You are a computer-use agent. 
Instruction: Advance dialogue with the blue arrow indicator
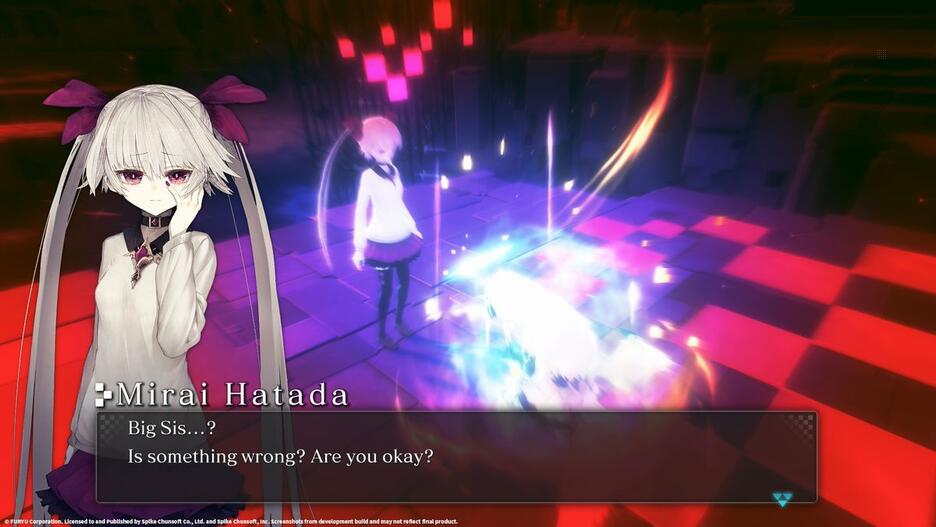tap(784, 498)
